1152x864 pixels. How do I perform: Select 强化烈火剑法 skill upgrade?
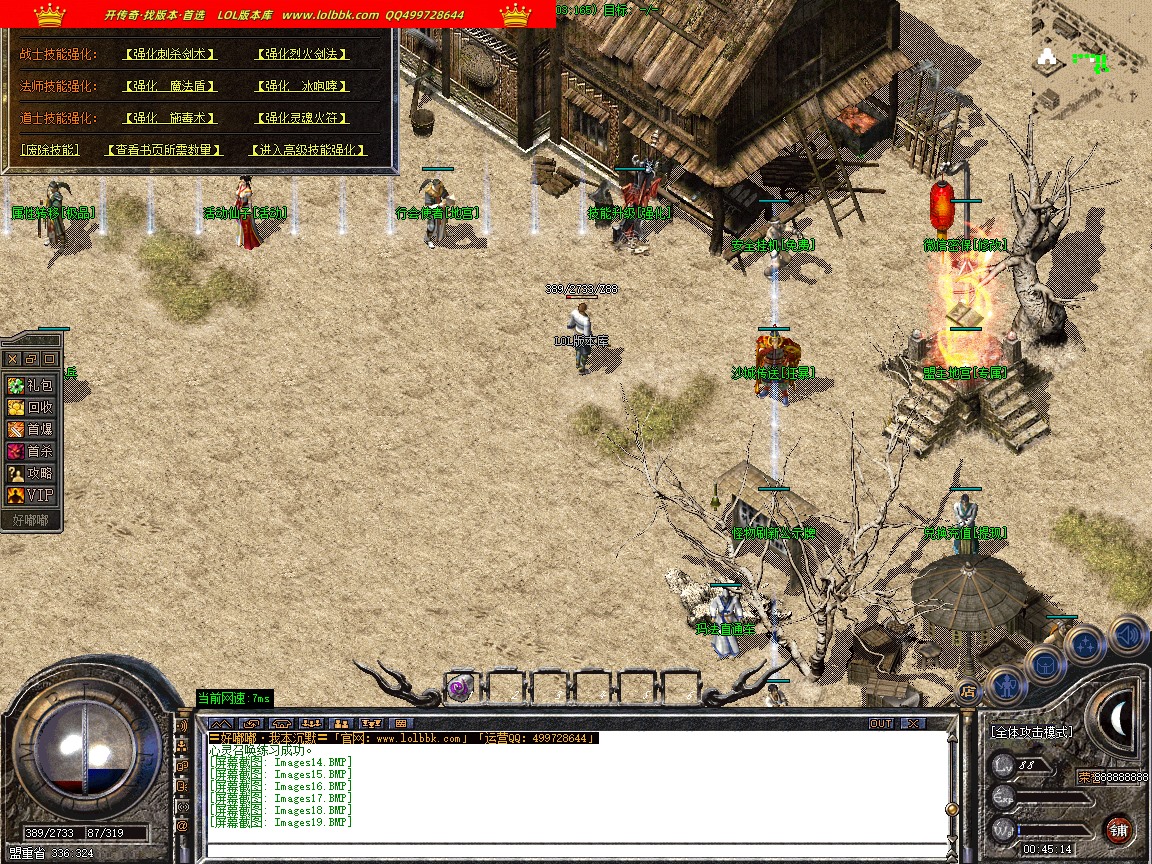302,54
